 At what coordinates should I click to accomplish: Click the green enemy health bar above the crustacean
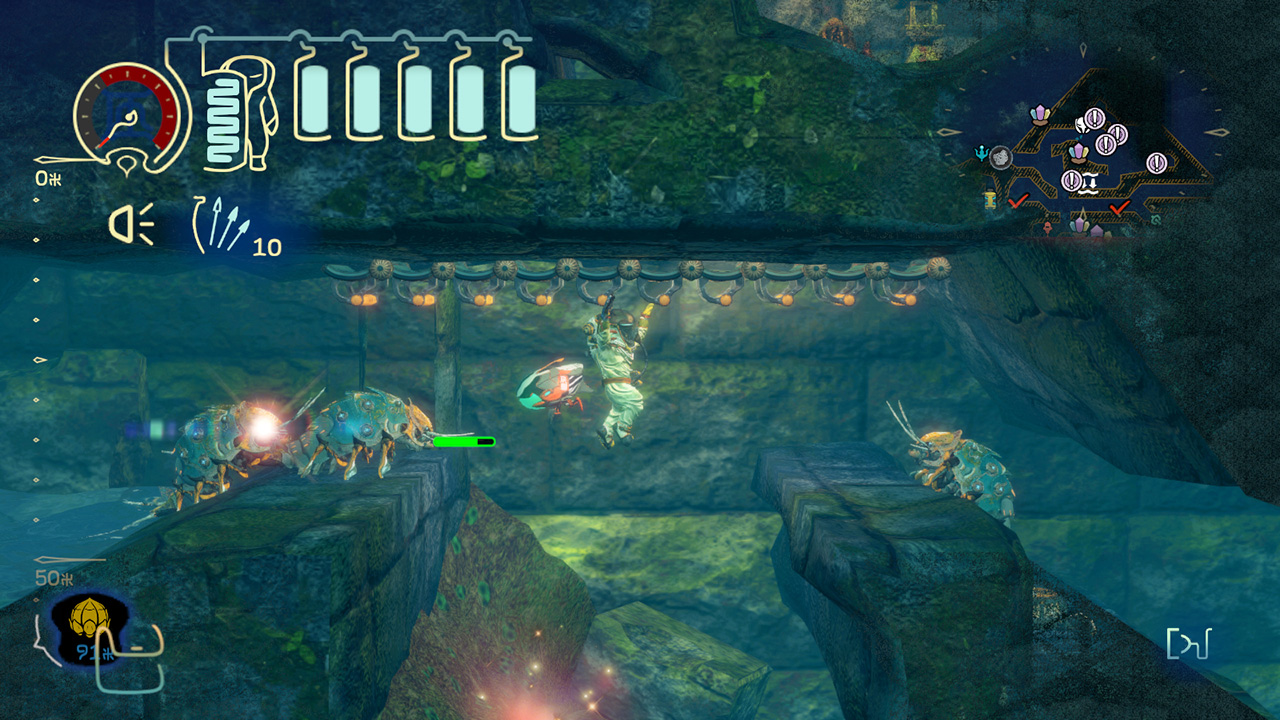pyautogui.click(x=462, y=440)
